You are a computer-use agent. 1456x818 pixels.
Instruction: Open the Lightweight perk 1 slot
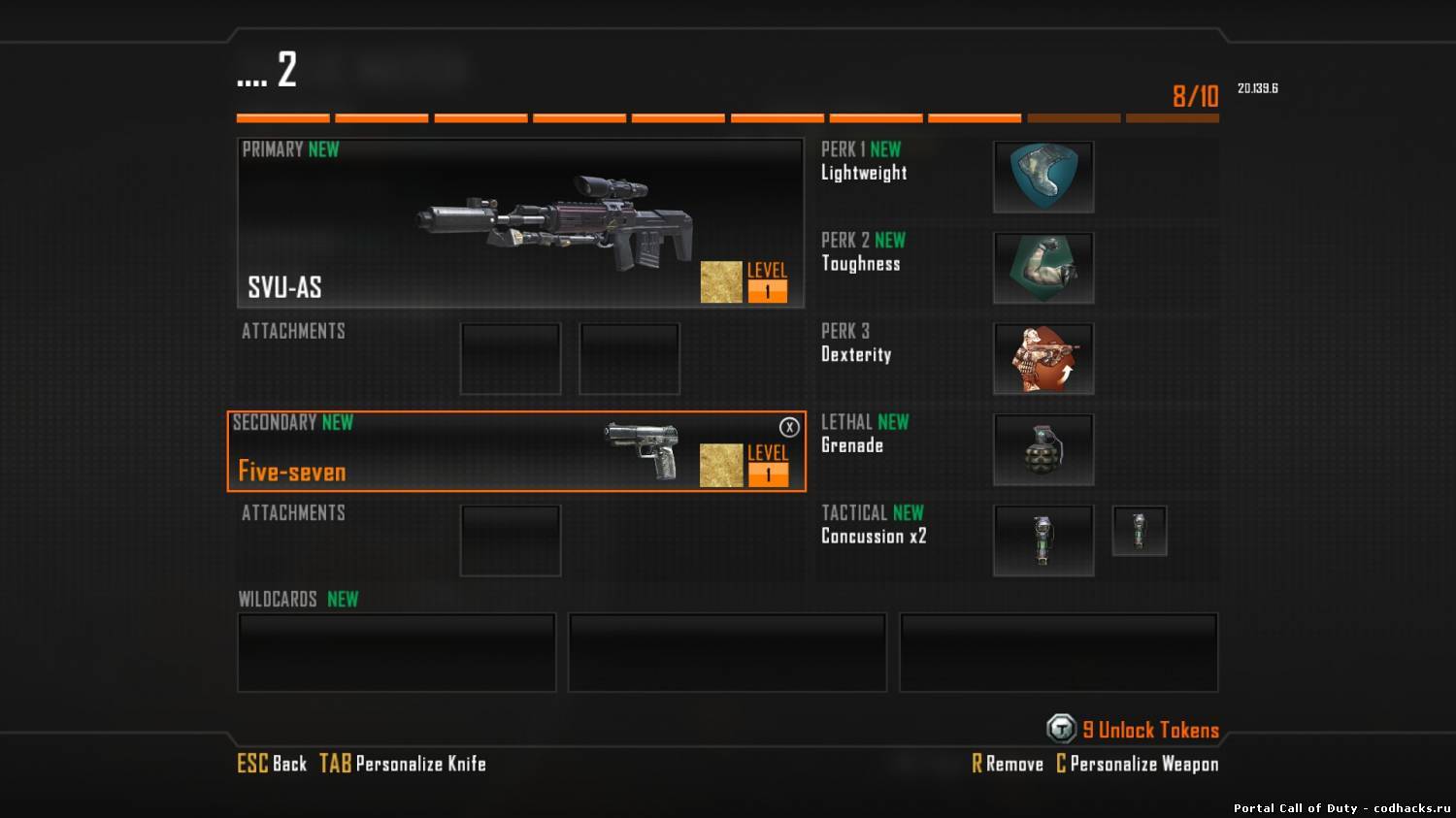[x=1043, y=177]
